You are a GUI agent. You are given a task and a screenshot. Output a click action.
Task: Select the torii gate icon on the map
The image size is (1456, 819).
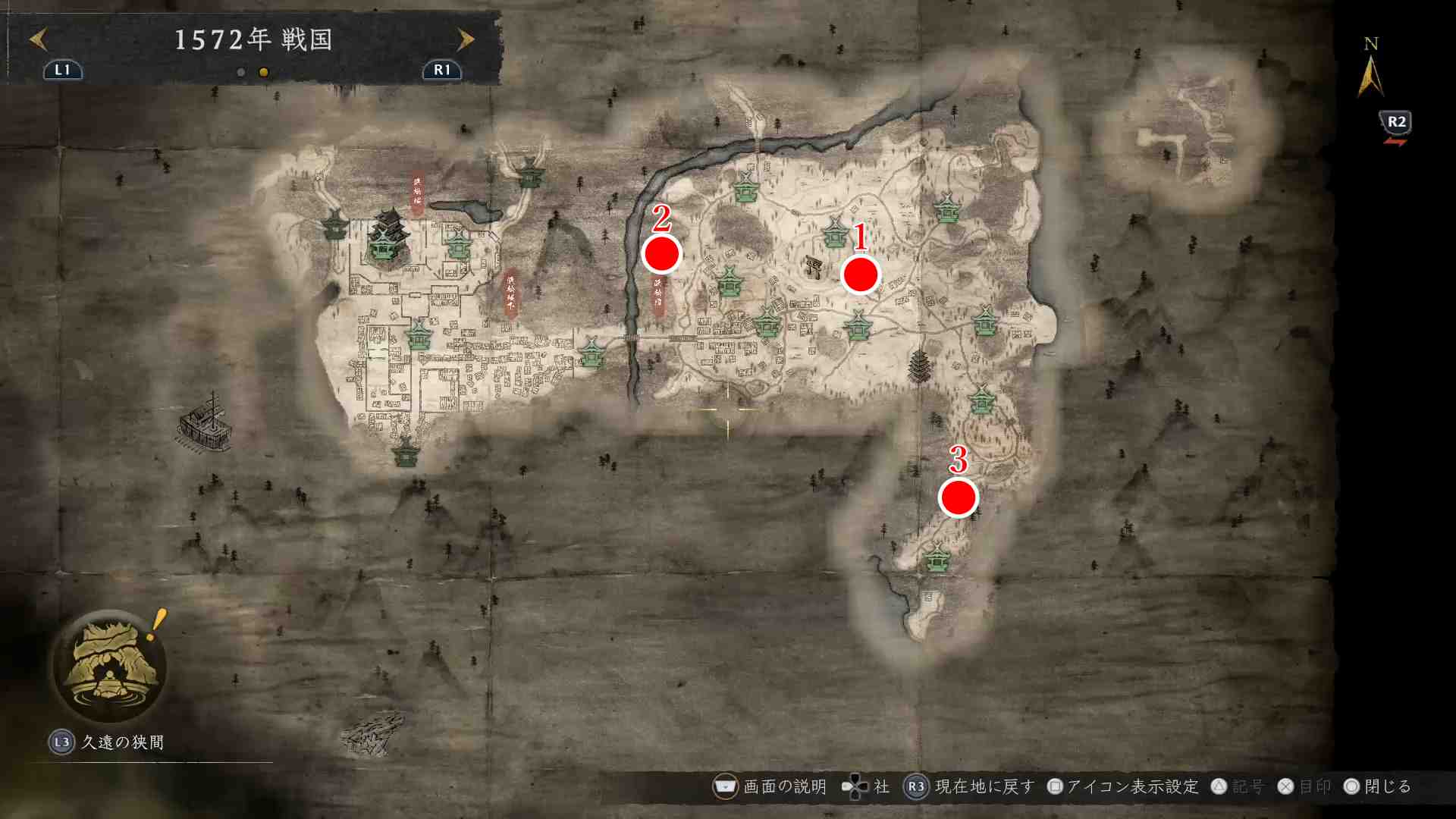point(815,267)
